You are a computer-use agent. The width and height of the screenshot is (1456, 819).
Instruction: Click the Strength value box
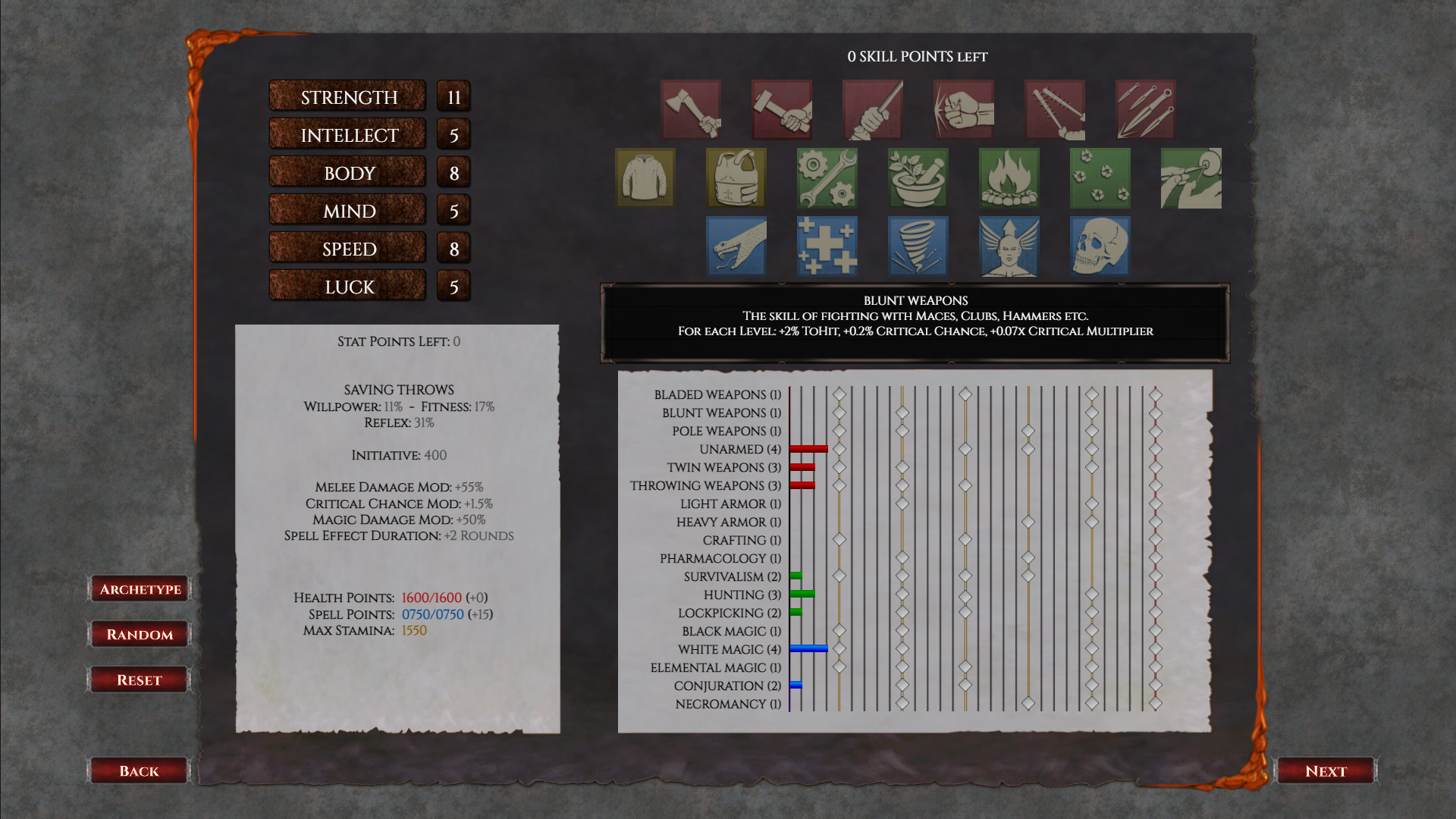point(453,96)
